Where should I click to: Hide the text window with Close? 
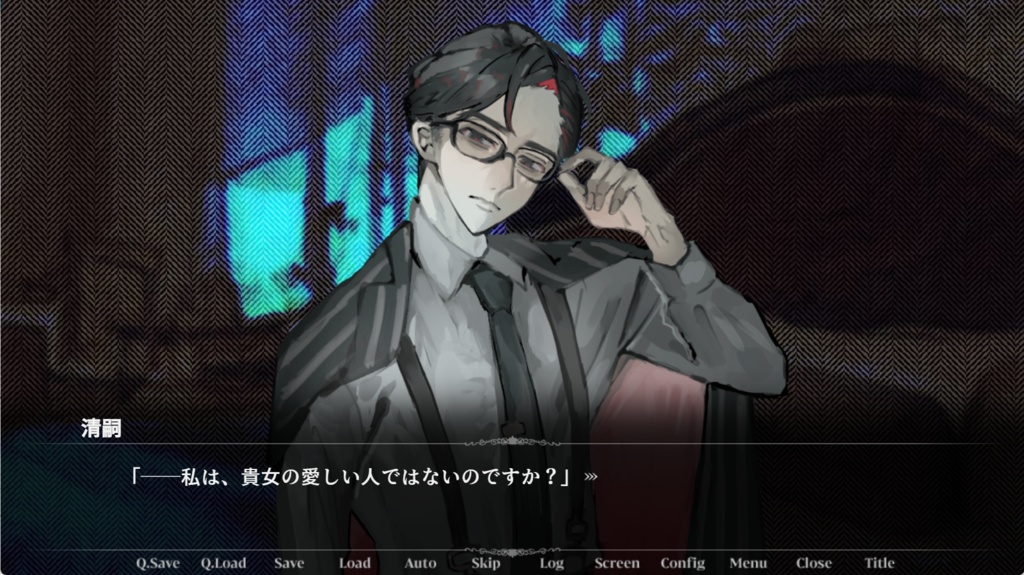tap(813, 563)
